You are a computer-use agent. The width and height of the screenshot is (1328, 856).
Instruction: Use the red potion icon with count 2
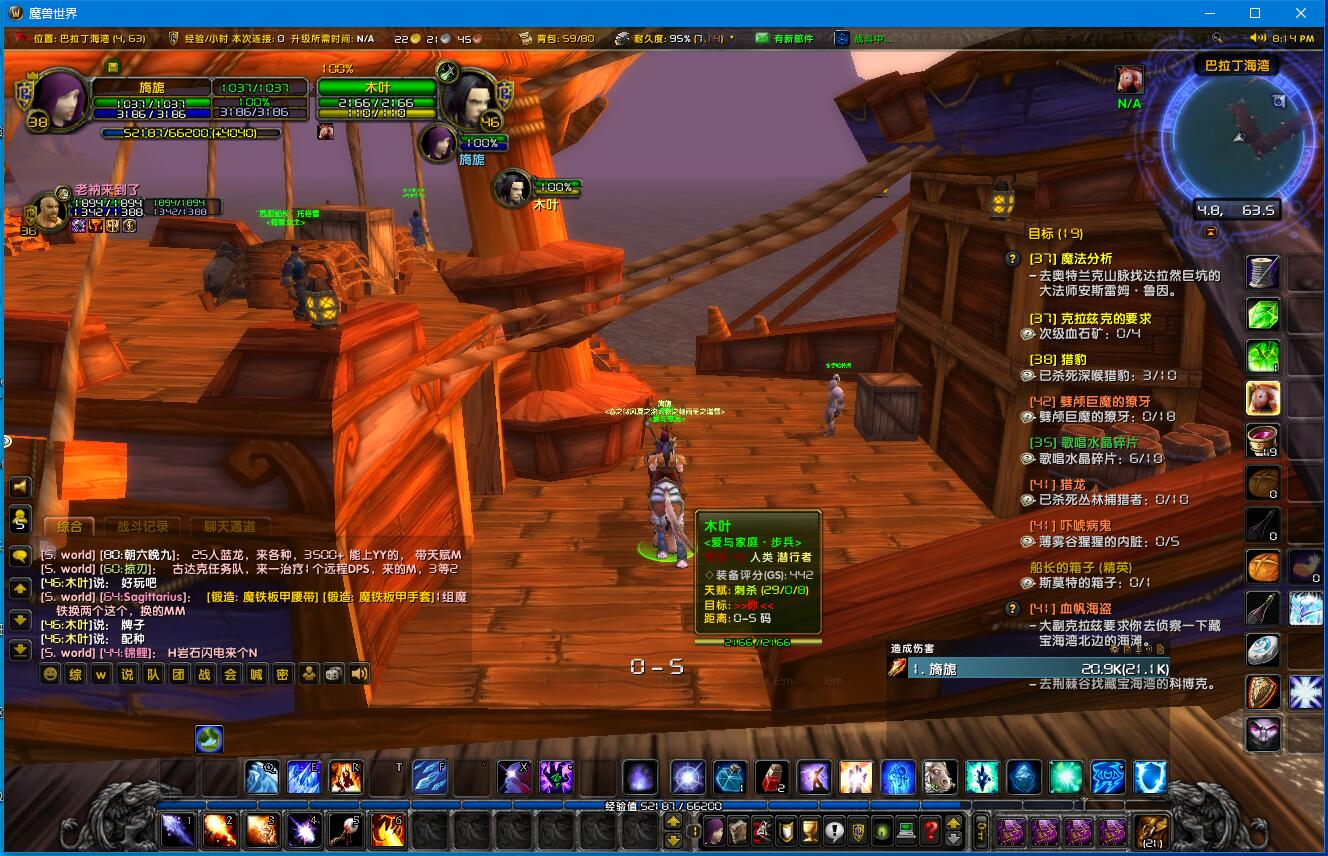pyautogui.click(x=771, y=777)
